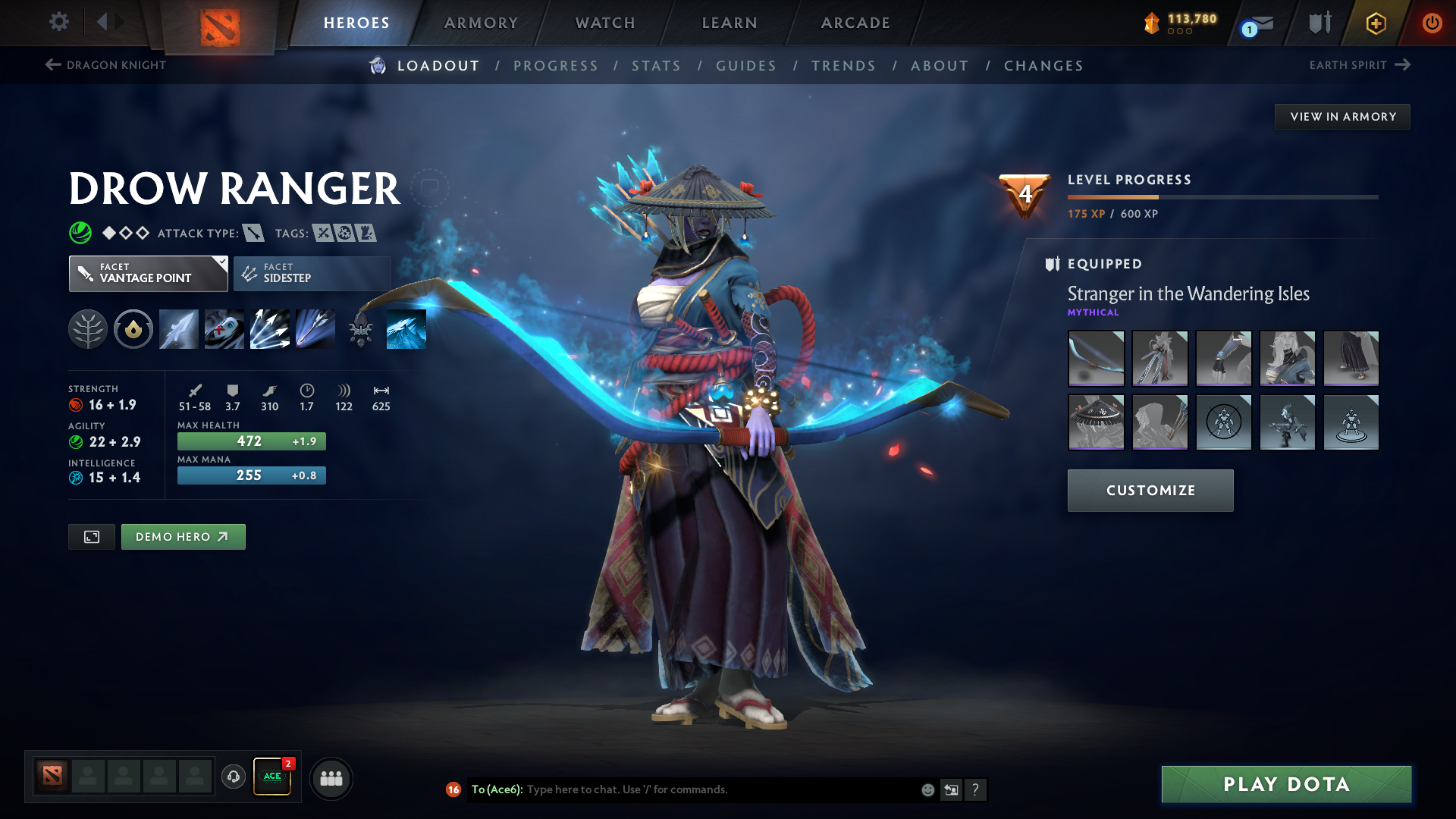Go to the Learn tab
The image size is (1456, 819).
(x=730, y=23)
